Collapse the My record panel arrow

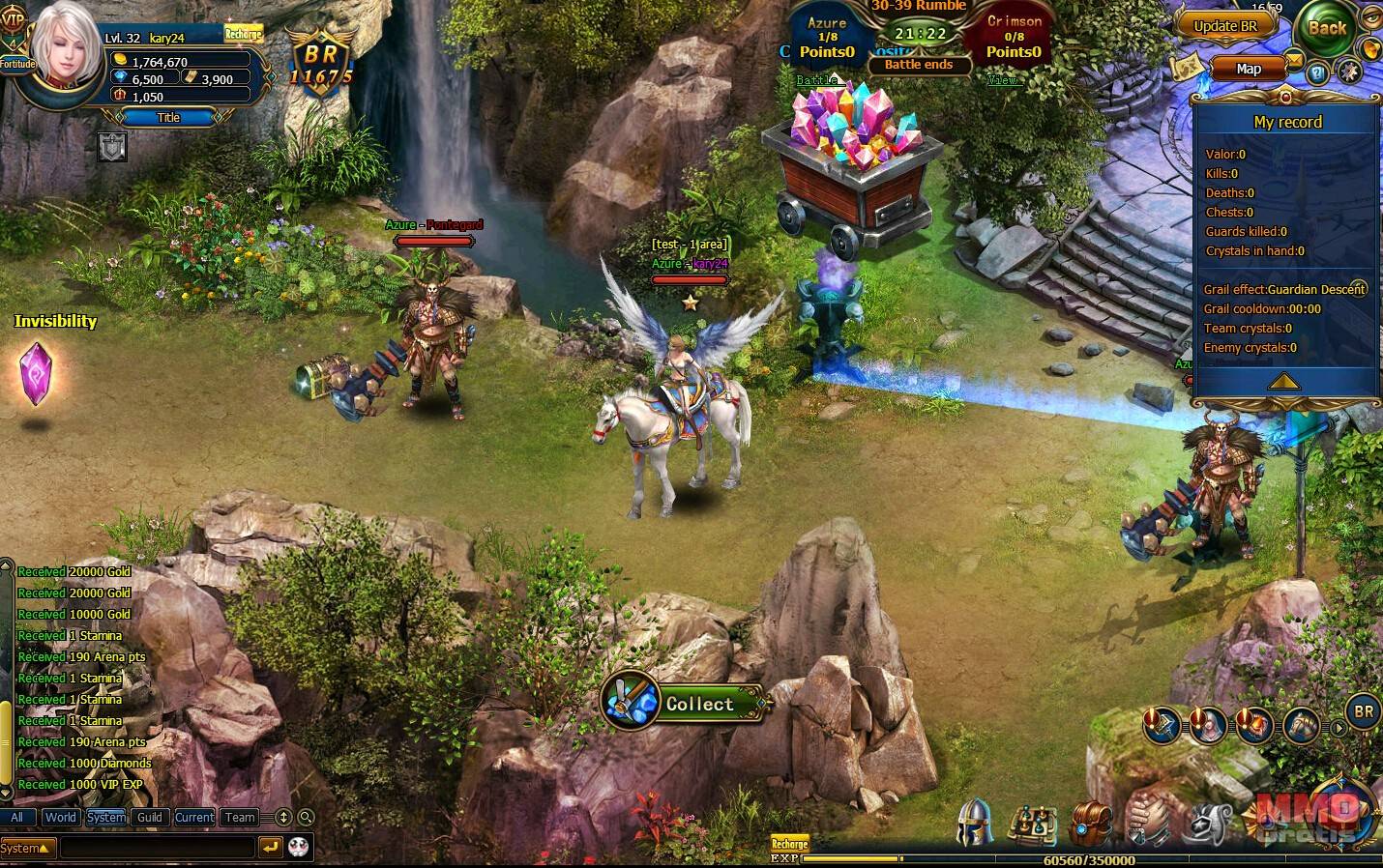click(x=1283, y=382)
